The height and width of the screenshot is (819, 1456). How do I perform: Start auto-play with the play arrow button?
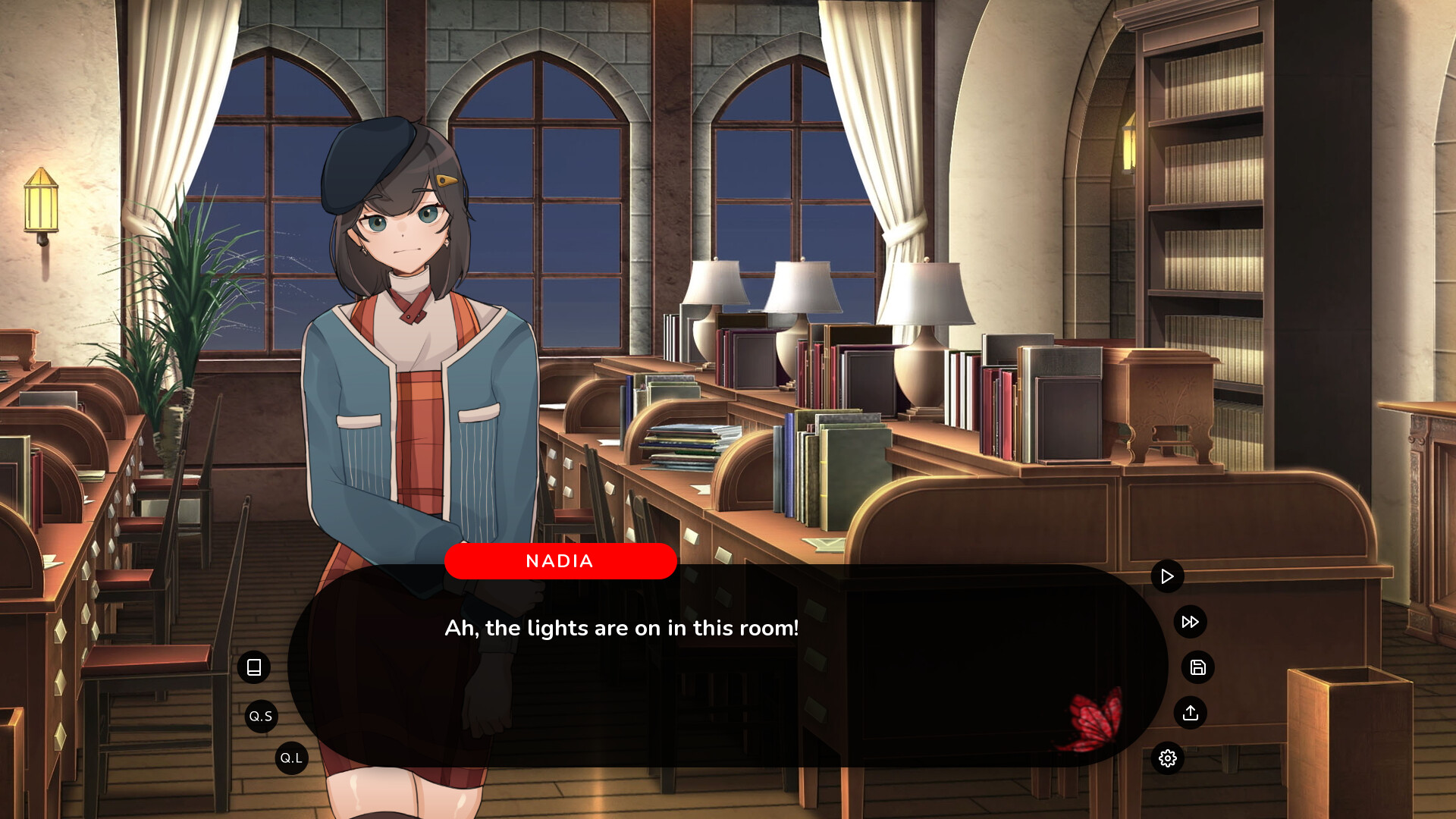pyautogui.click(x=1167, y=576)
